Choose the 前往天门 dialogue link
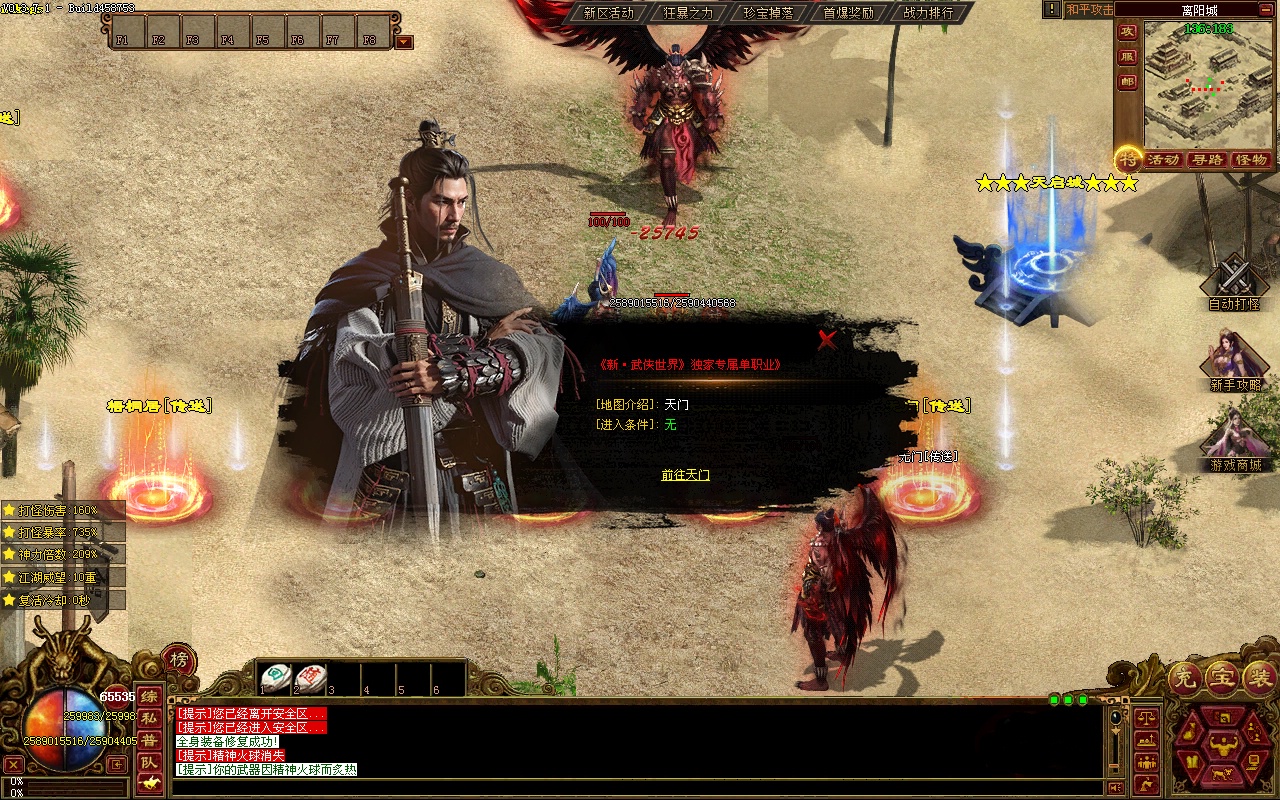 685,475
